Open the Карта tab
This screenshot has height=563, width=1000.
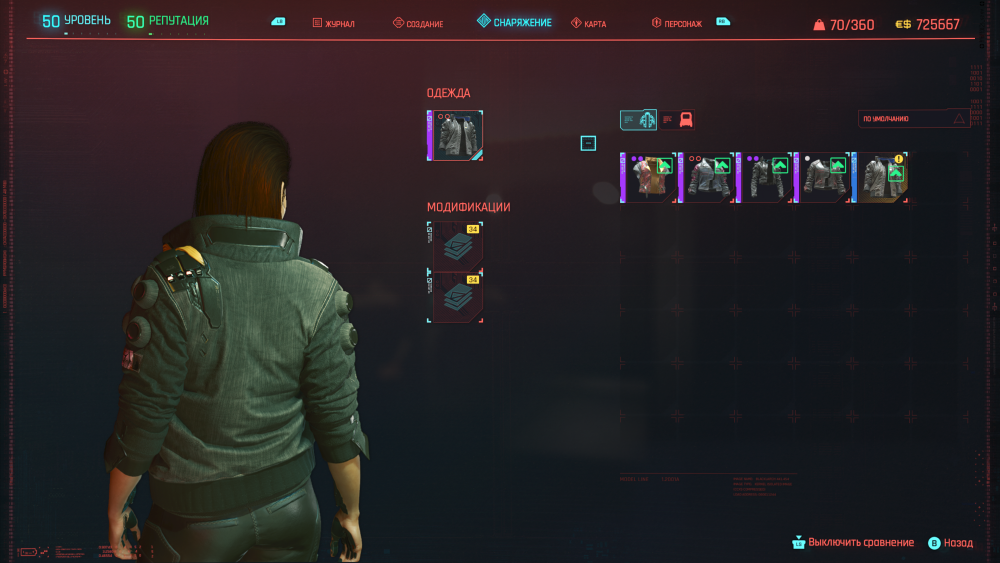pos(589,23)
